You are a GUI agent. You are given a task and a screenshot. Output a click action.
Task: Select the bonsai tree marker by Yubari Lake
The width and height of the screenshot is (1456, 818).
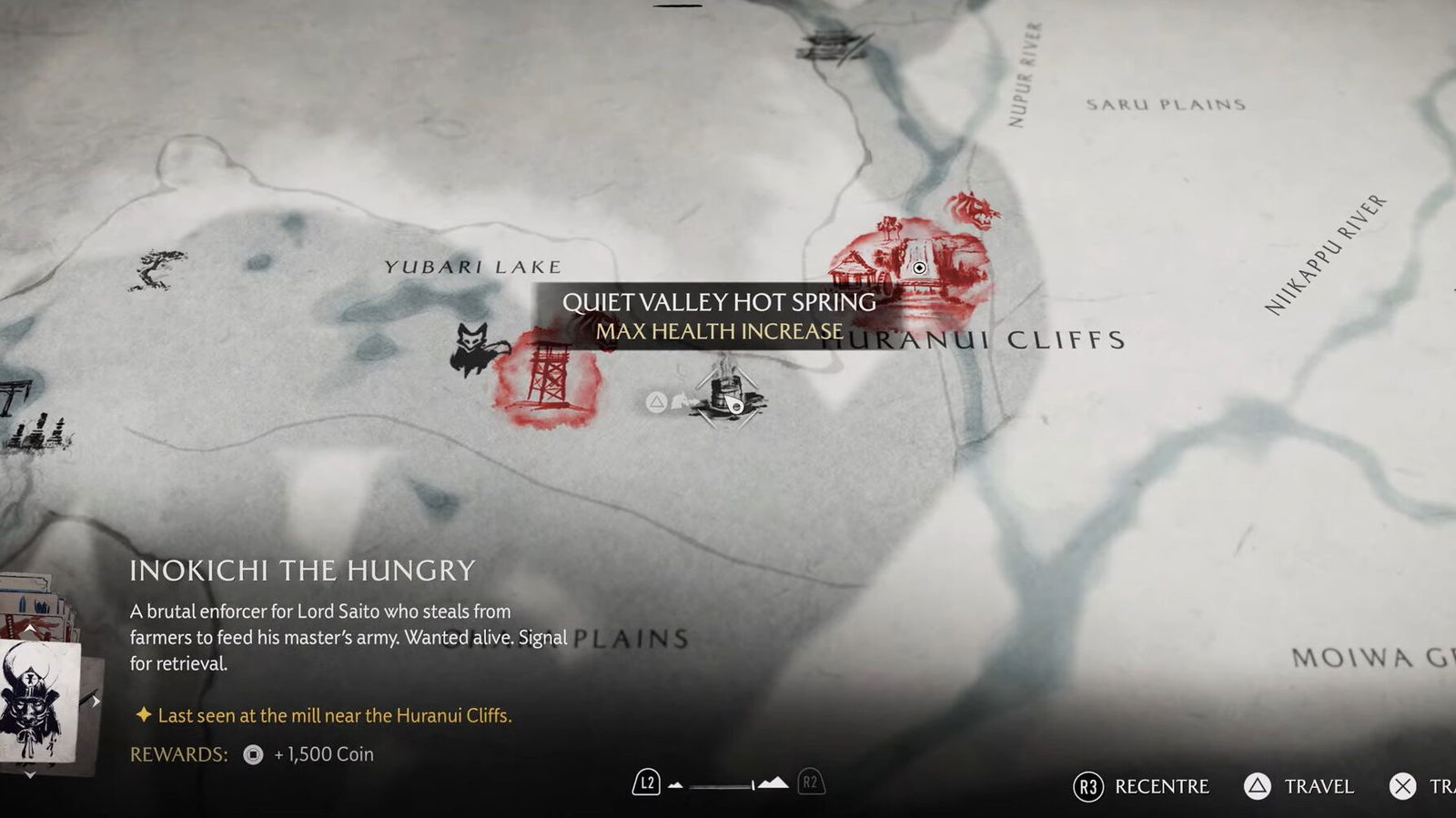157,270
